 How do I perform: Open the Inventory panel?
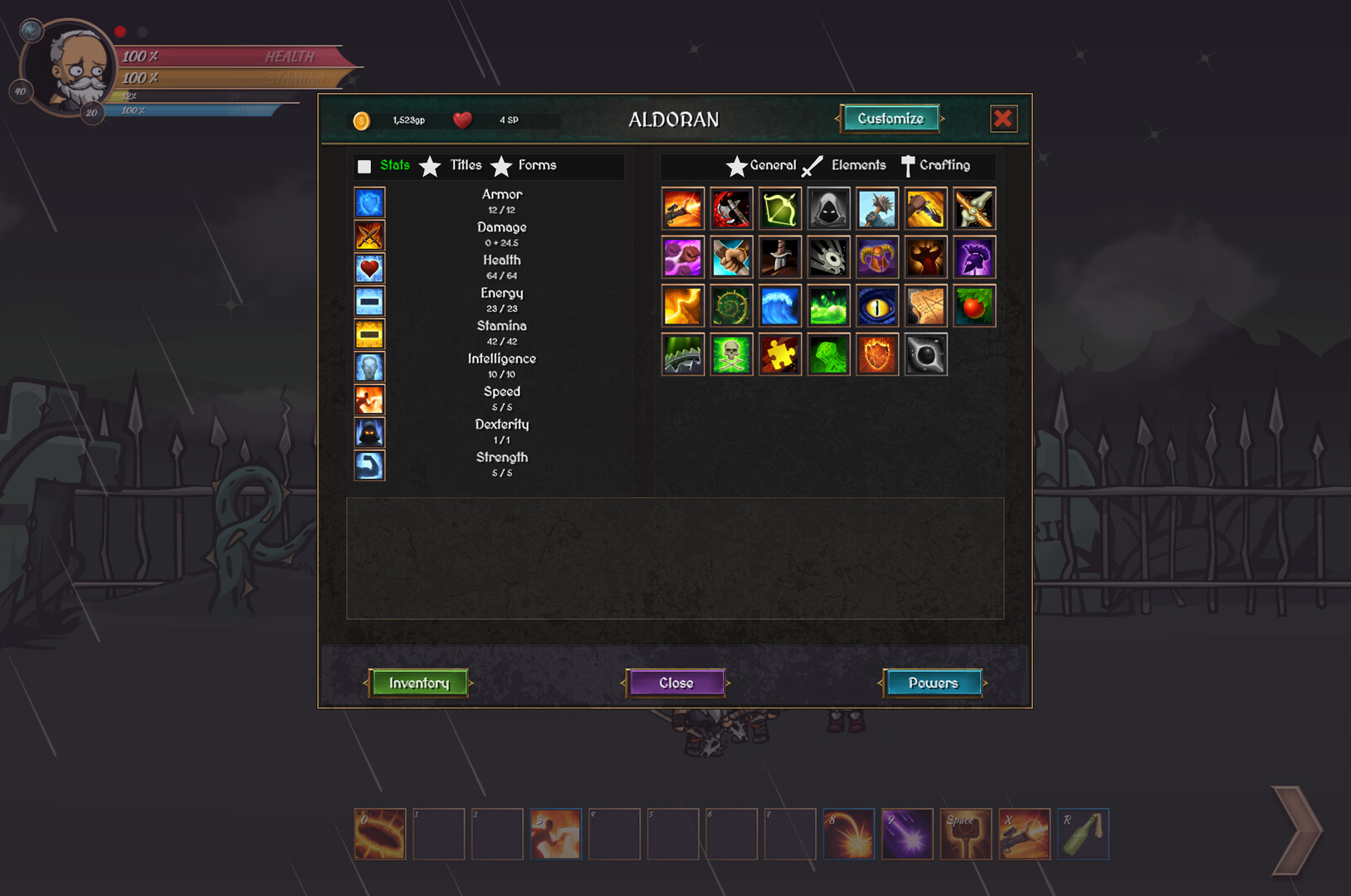[418, 683]
